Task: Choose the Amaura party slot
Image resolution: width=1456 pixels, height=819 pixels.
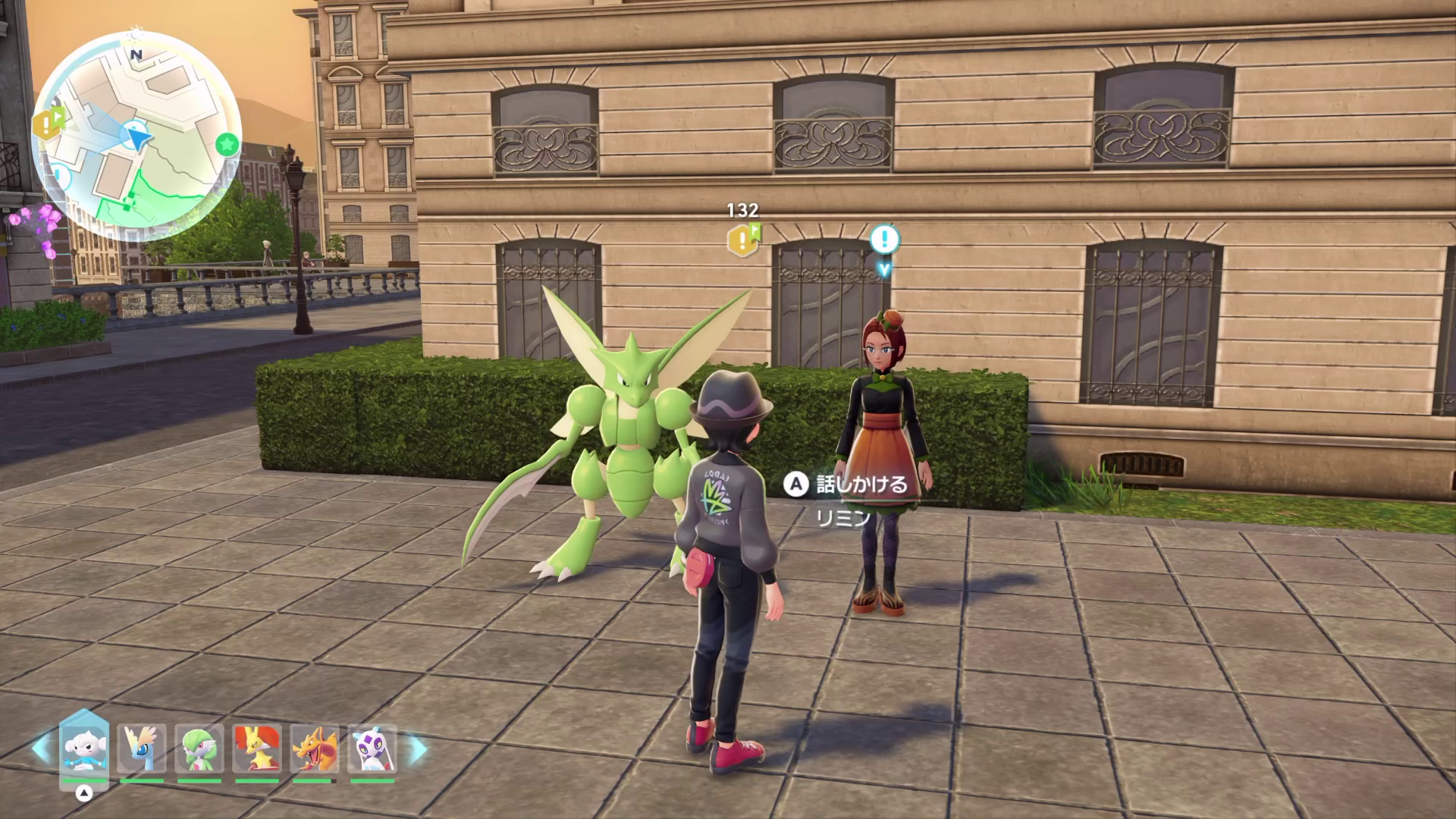Action: tap(142, 748)
